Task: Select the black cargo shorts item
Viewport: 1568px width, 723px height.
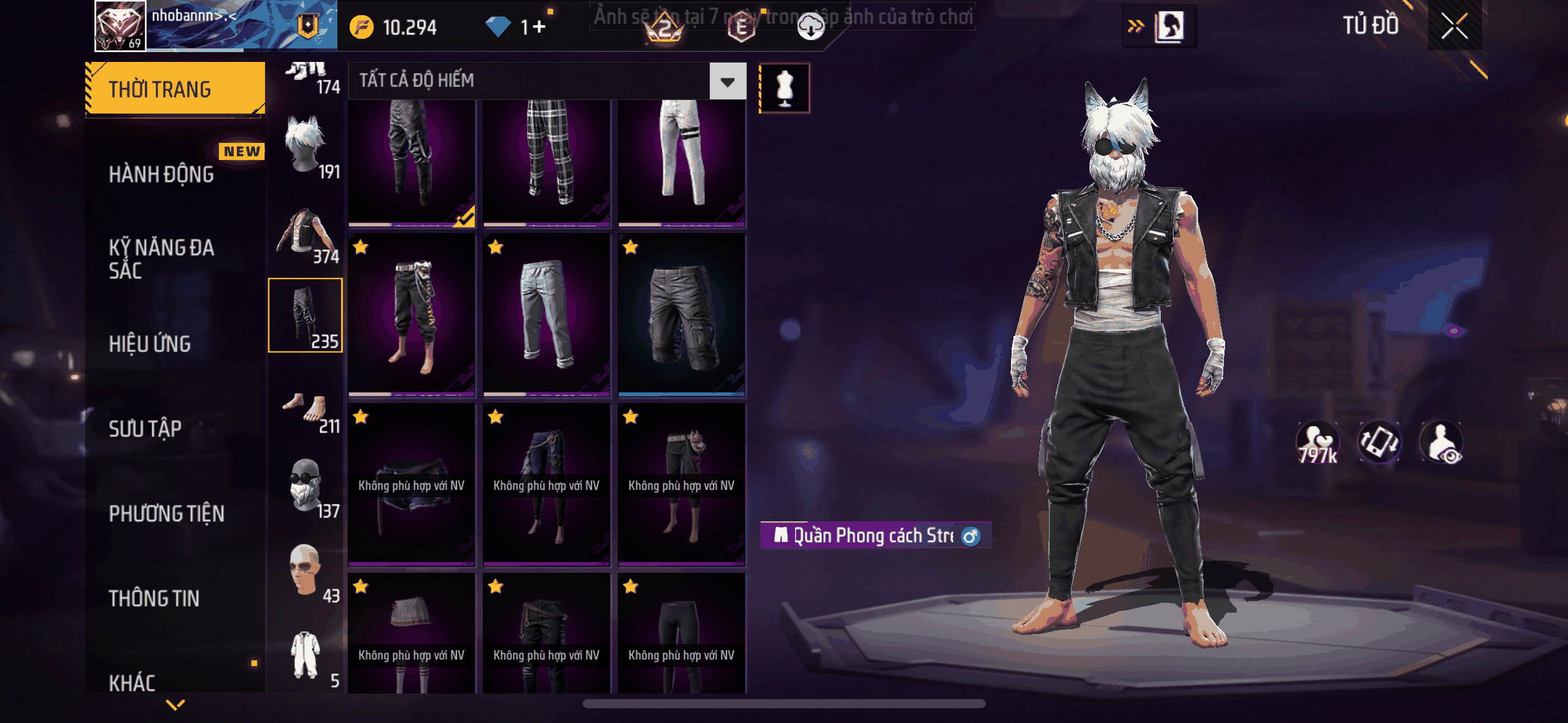Action: (682, 315)
